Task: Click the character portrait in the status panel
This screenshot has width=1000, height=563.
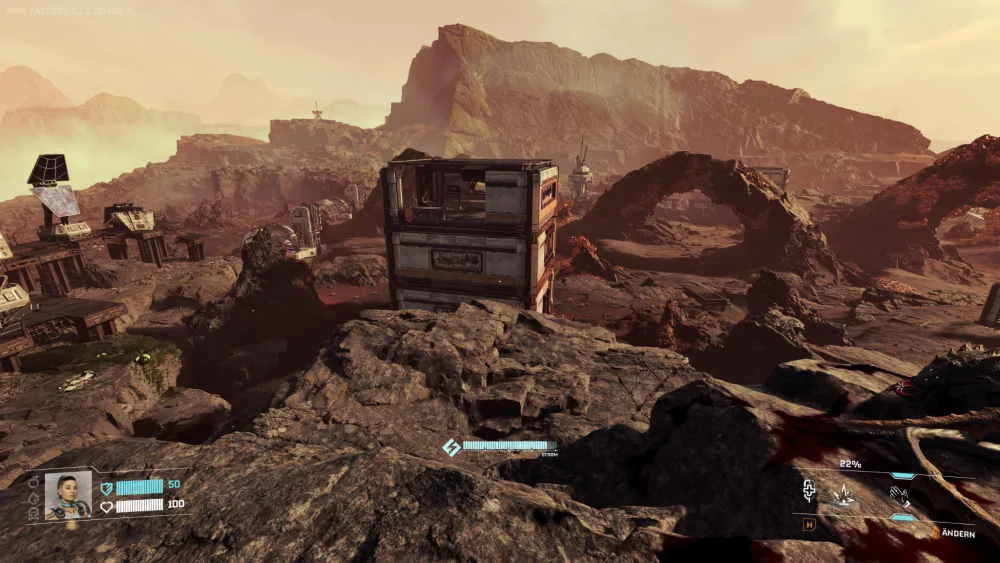Action: pos(68,495)
